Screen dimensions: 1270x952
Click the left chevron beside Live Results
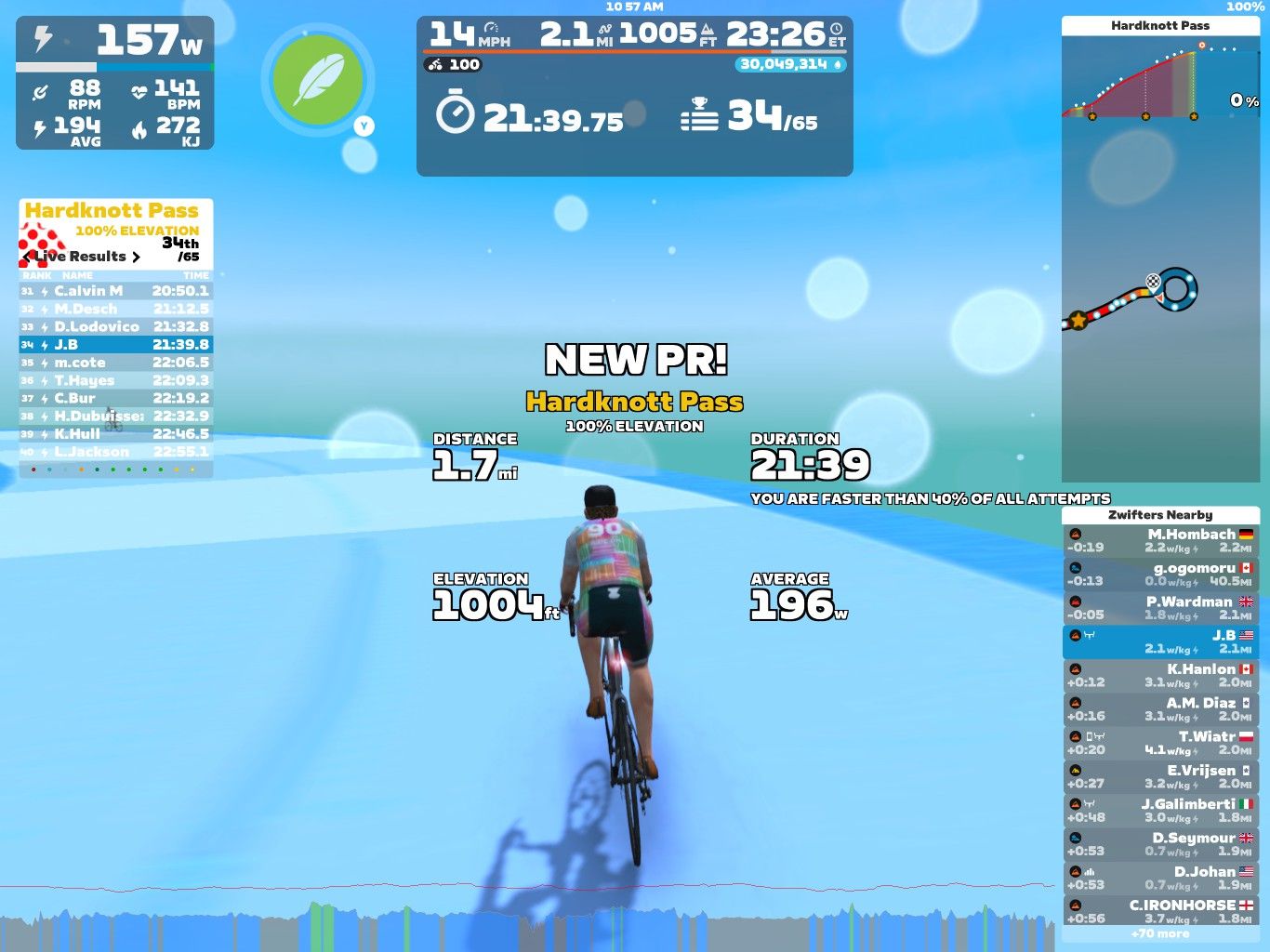(x=26, y=257)
